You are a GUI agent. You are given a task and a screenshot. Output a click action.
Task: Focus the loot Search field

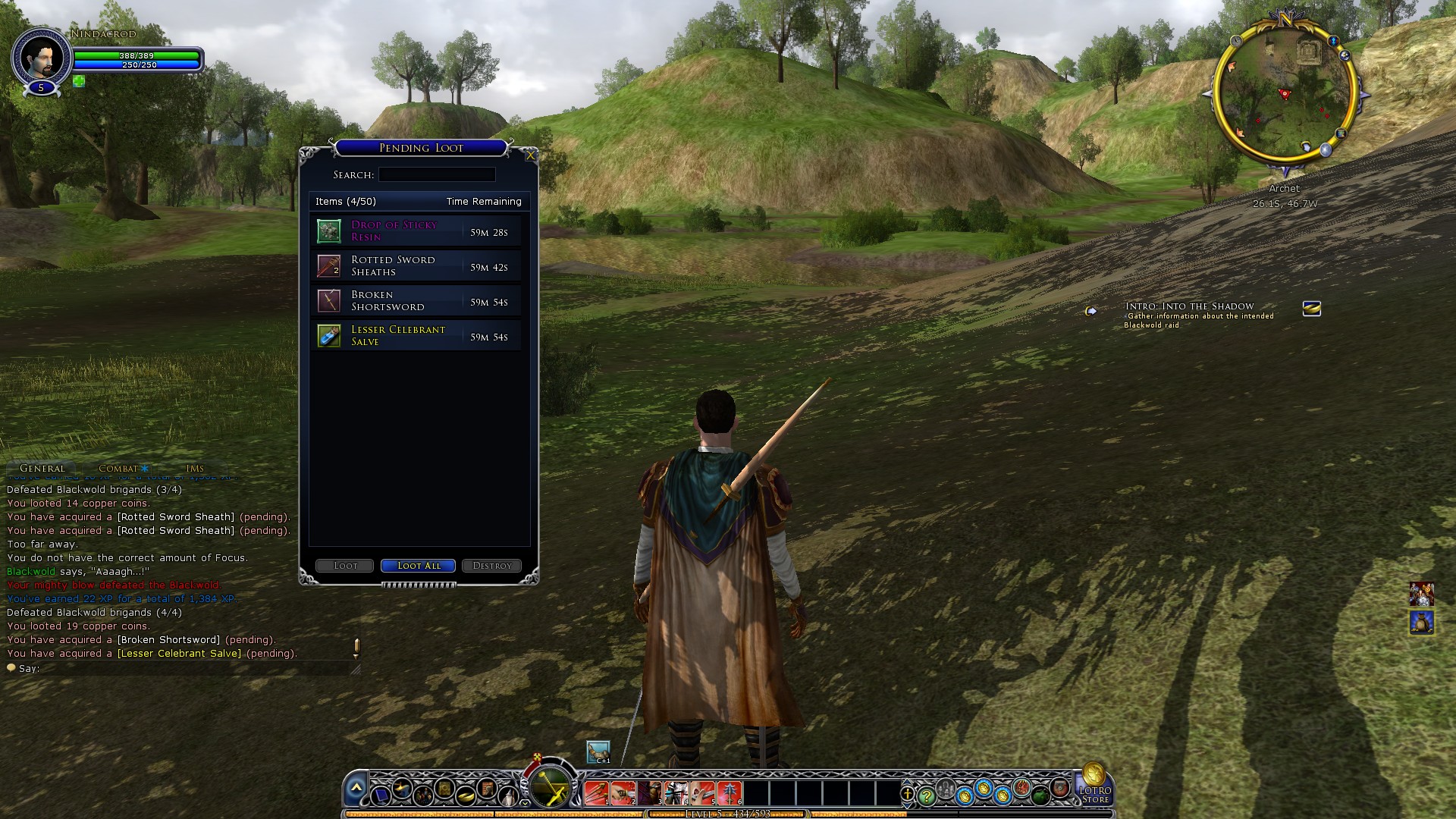pyautogui.click(x=437, y=175)
